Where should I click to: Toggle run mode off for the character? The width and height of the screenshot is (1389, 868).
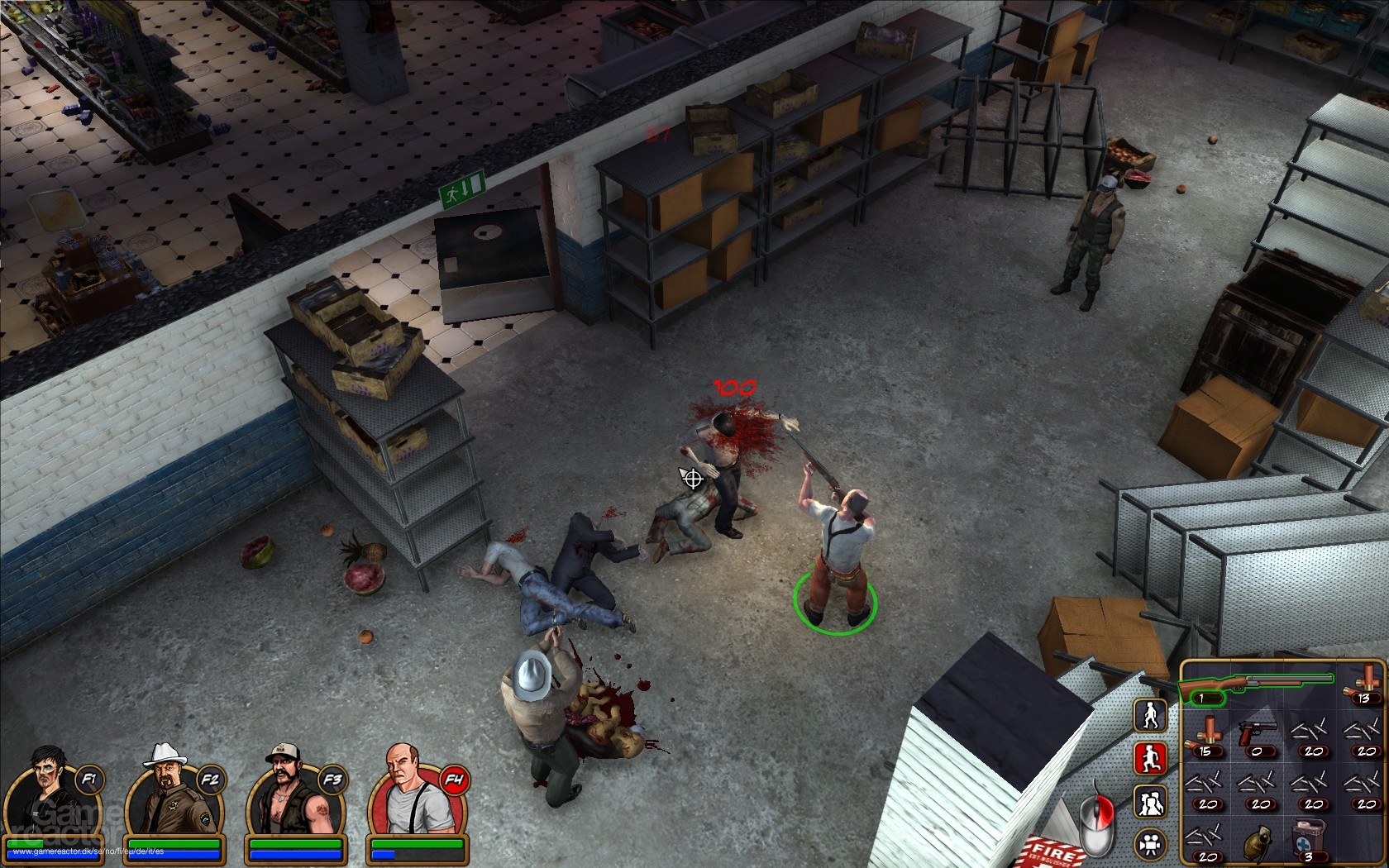tap(1149, 756)
